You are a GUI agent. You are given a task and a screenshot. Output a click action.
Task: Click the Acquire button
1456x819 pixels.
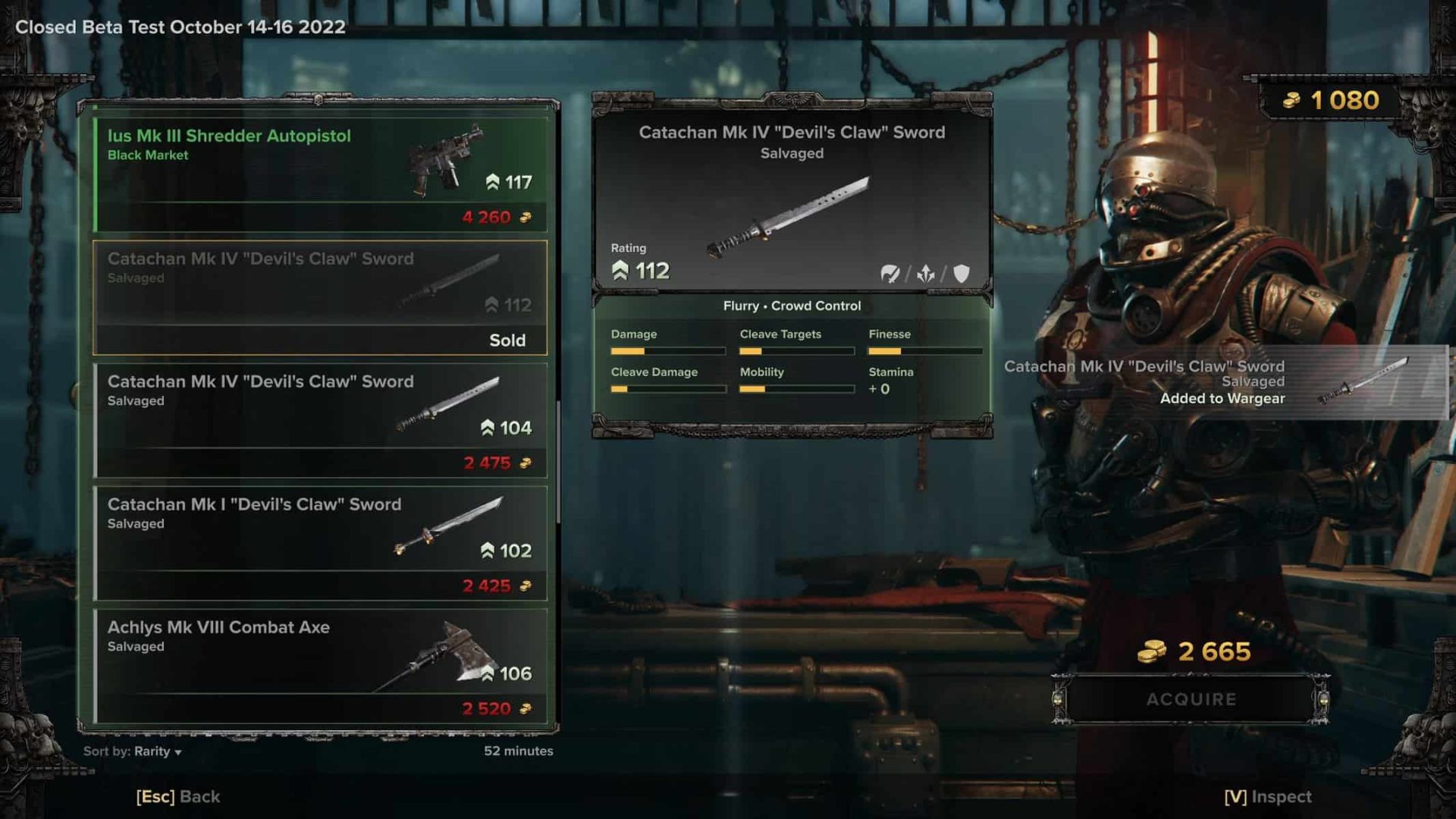tap(1191, 699)
